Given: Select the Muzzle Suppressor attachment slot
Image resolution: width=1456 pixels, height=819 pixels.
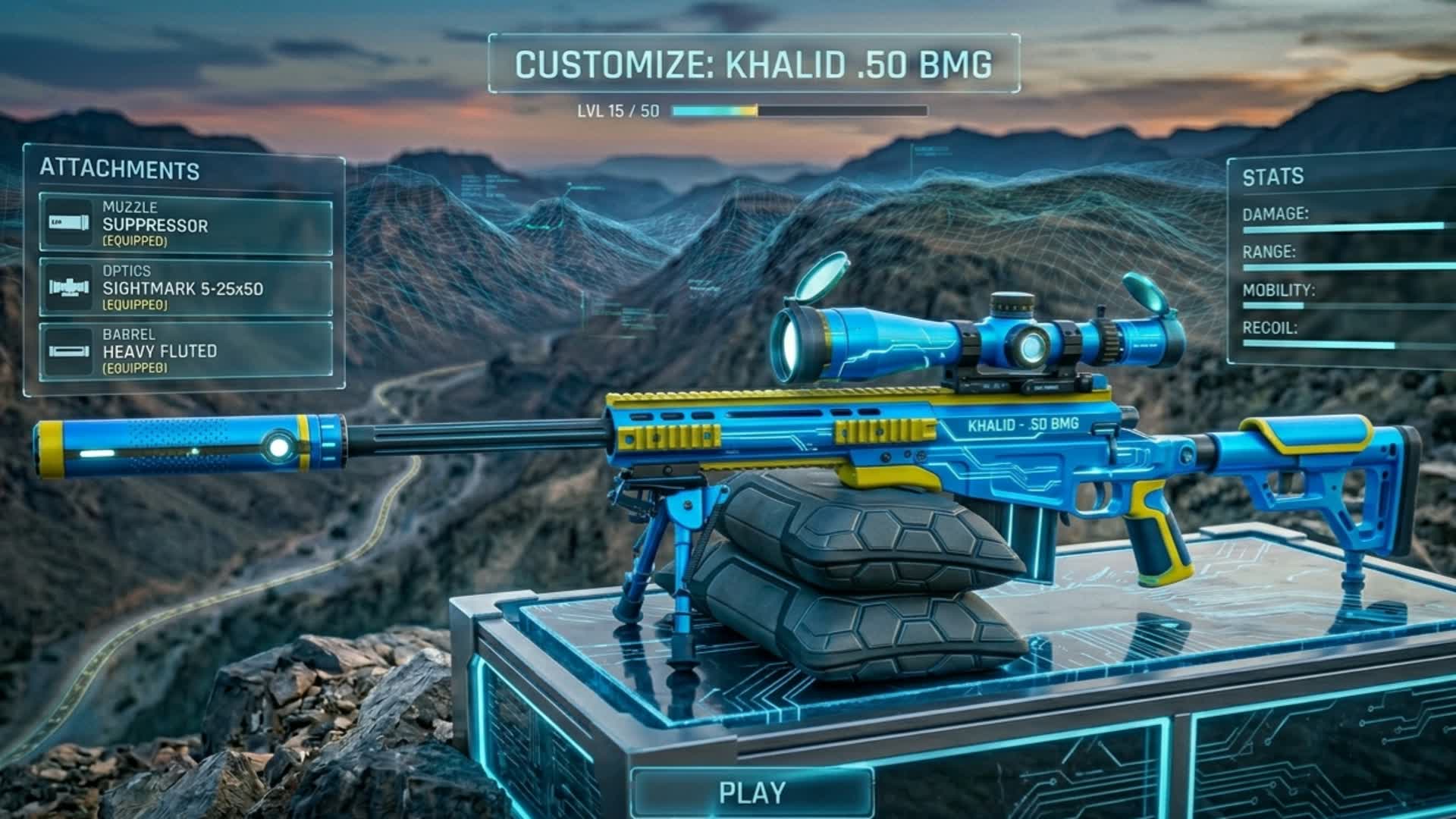Looking at the screenshot, I should tap(186, 224).
